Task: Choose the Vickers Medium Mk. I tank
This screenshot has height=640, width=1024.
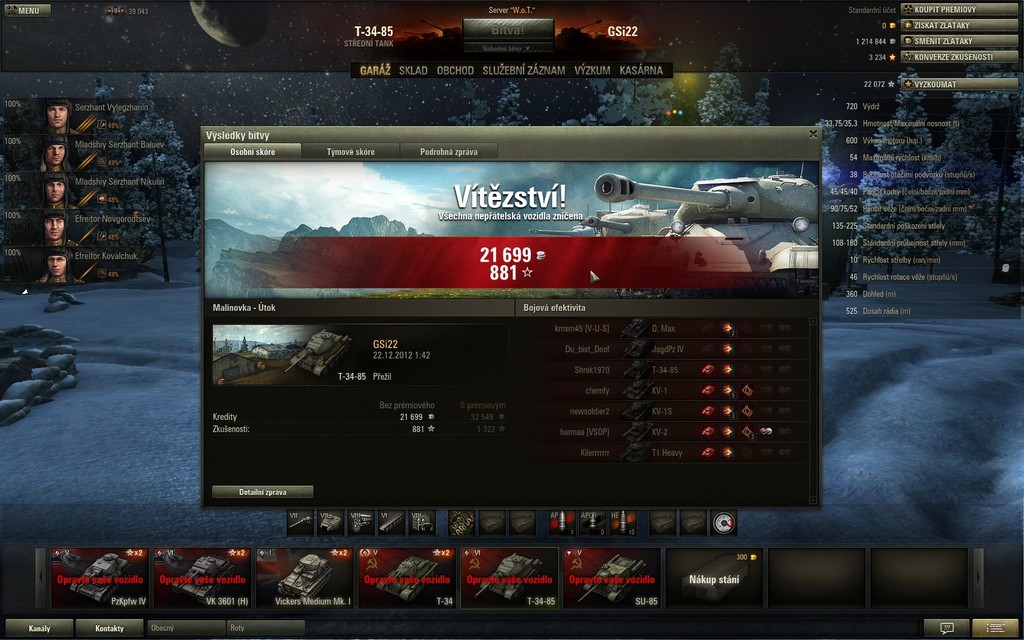Action: (x=305, y=577)
